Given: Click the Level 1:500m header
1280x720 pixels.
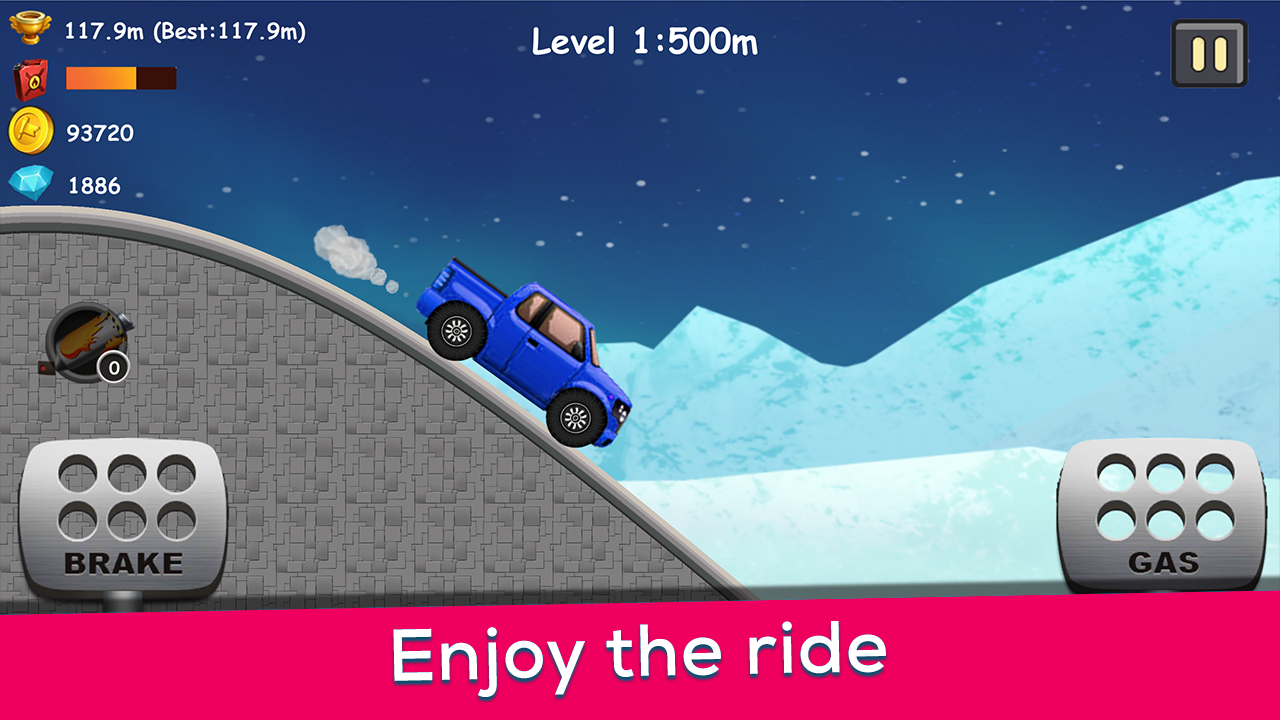Looking at the screenshot, I should [644, 42].
